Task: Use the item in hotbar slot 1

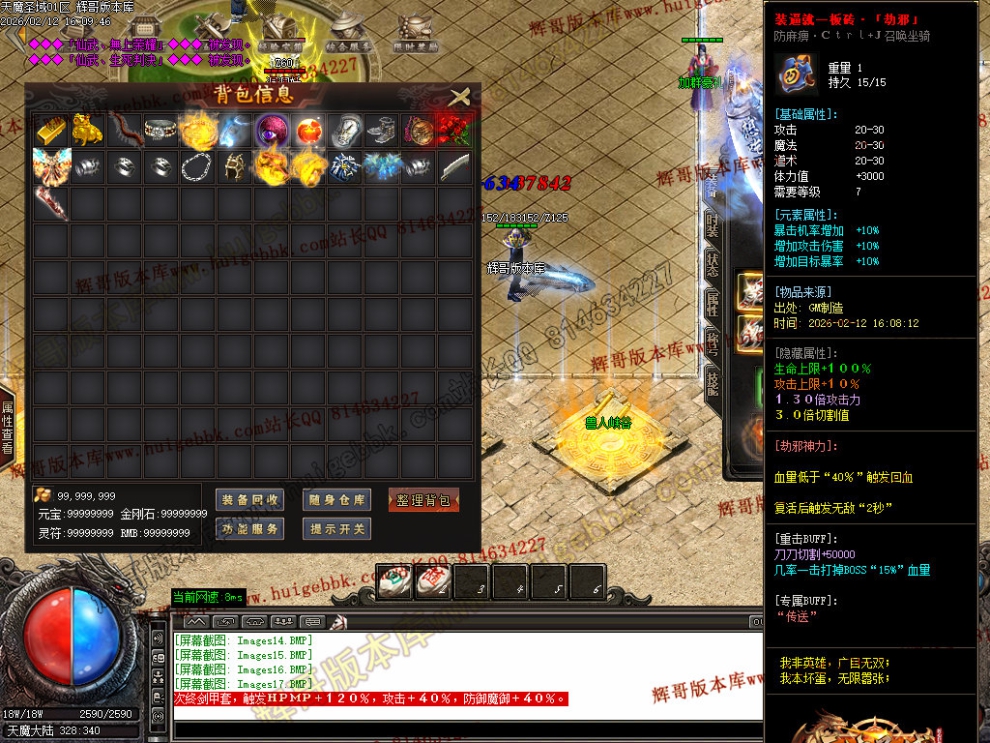Action: 393,581
